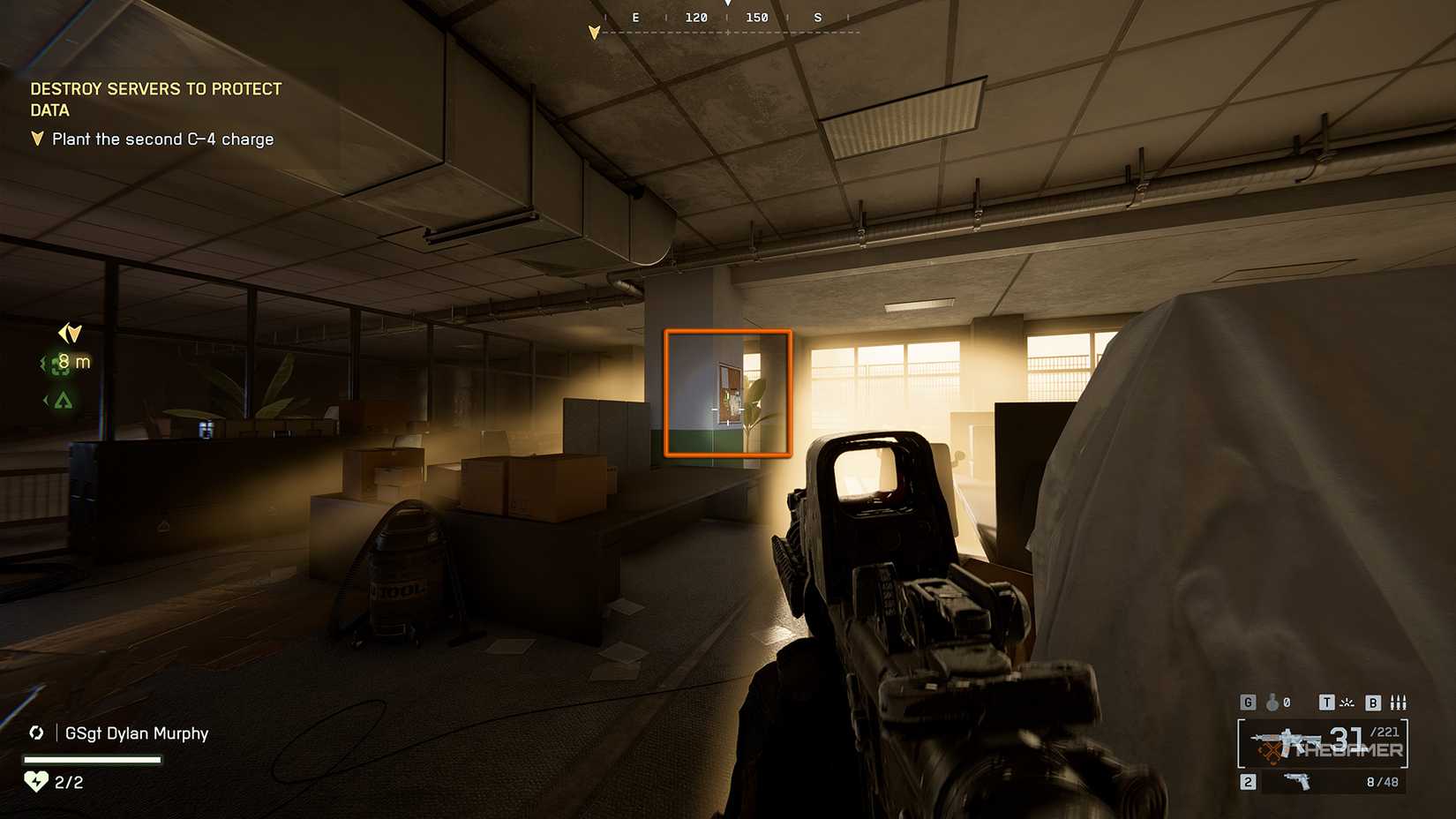The width and height of the screenshot is (1456, 819).
Task: Switch to the pistol sidearm slot
Action: coord(1296,782)
